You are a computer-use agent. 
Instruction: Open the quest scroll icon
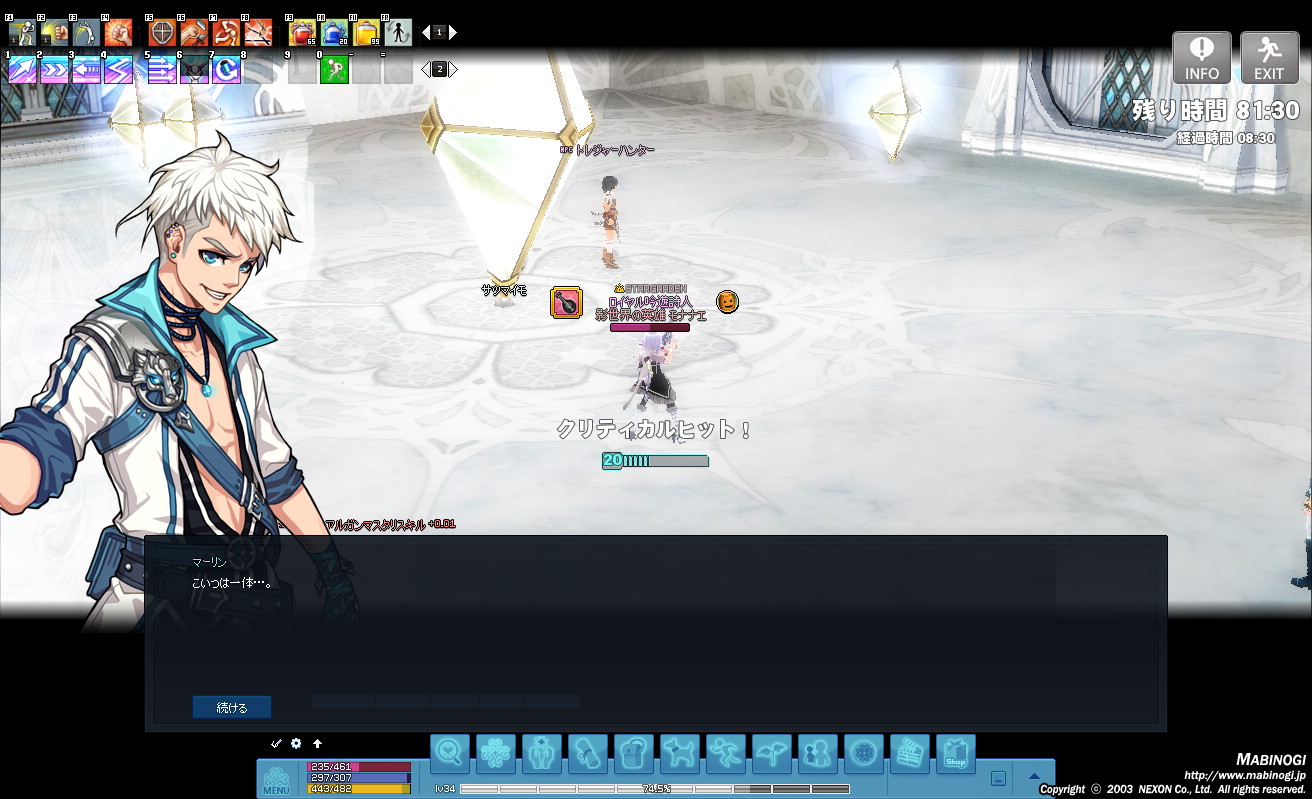click(x=588, y=753)
